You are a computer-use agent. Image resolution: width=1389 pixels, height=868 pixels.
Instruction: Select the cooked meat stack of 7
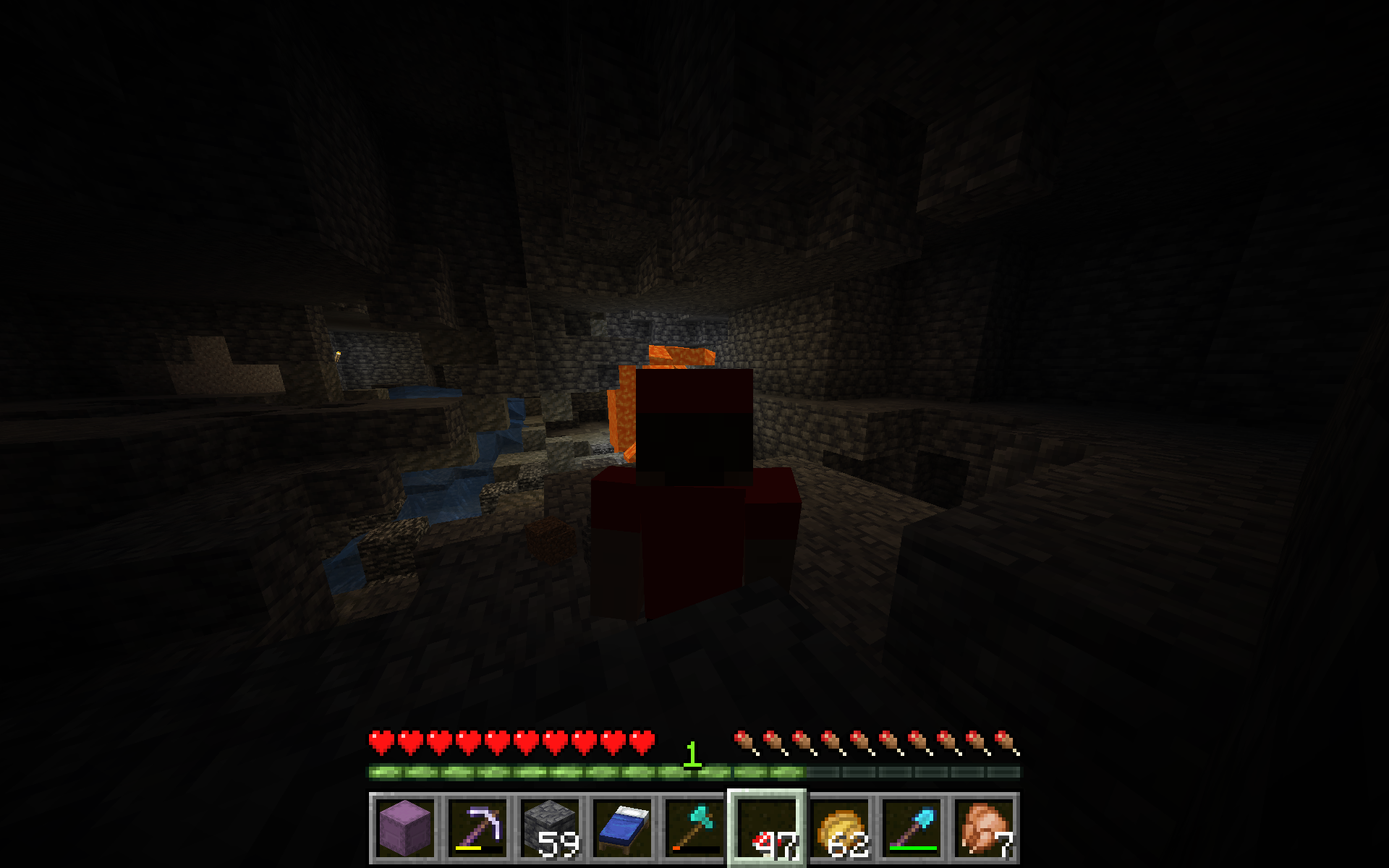coord(984,827)
